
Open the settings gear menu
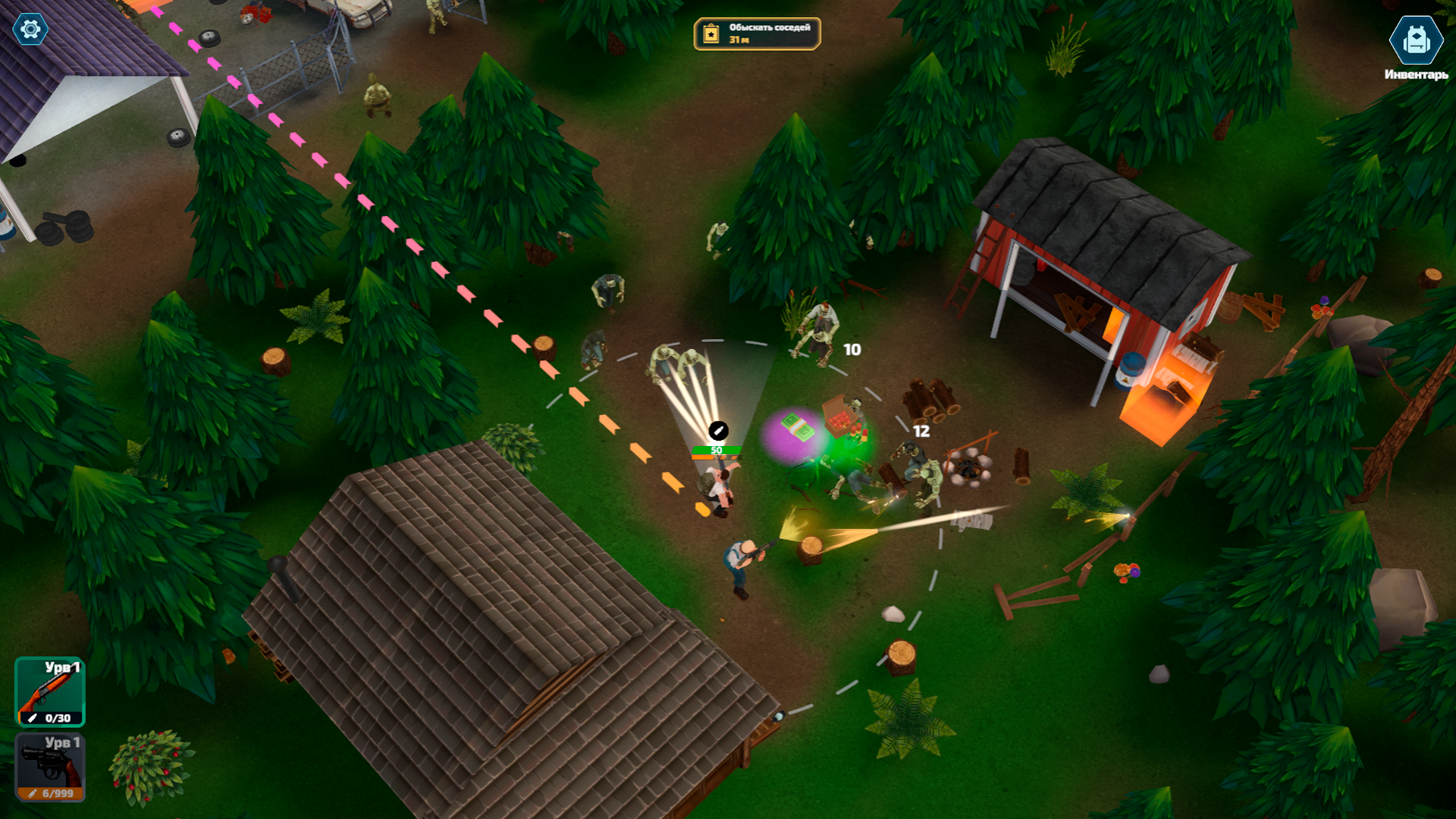(30, 30)
